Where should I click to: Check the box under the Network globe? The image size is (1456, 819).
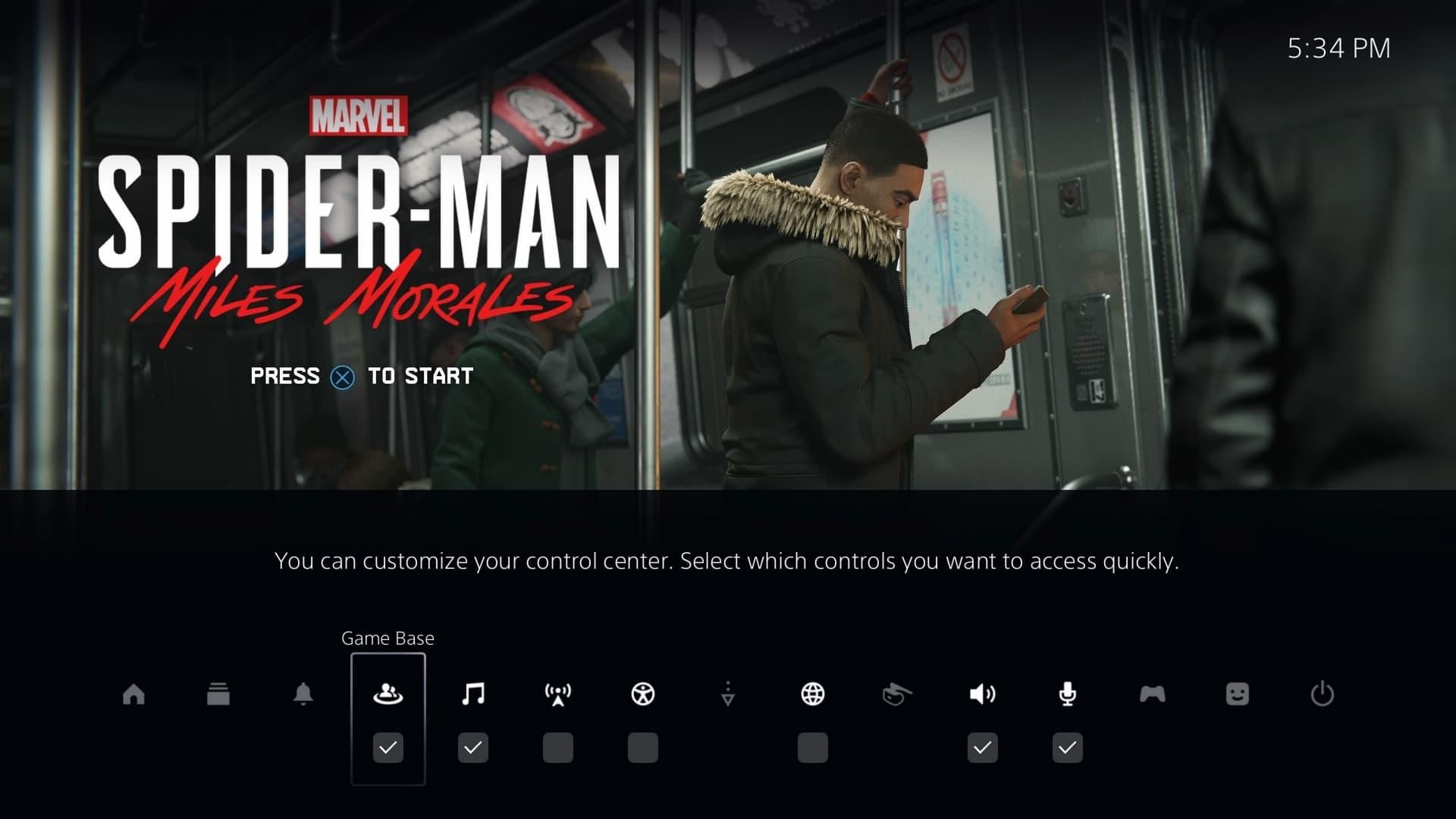(813, 748)
